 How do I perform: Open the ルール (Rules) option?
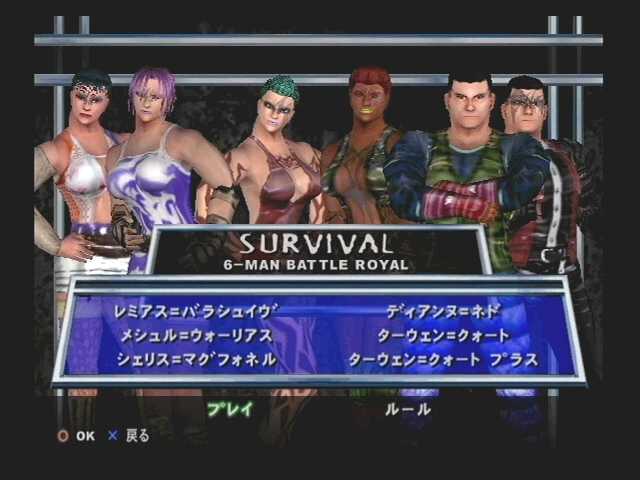tap(408, 409)
